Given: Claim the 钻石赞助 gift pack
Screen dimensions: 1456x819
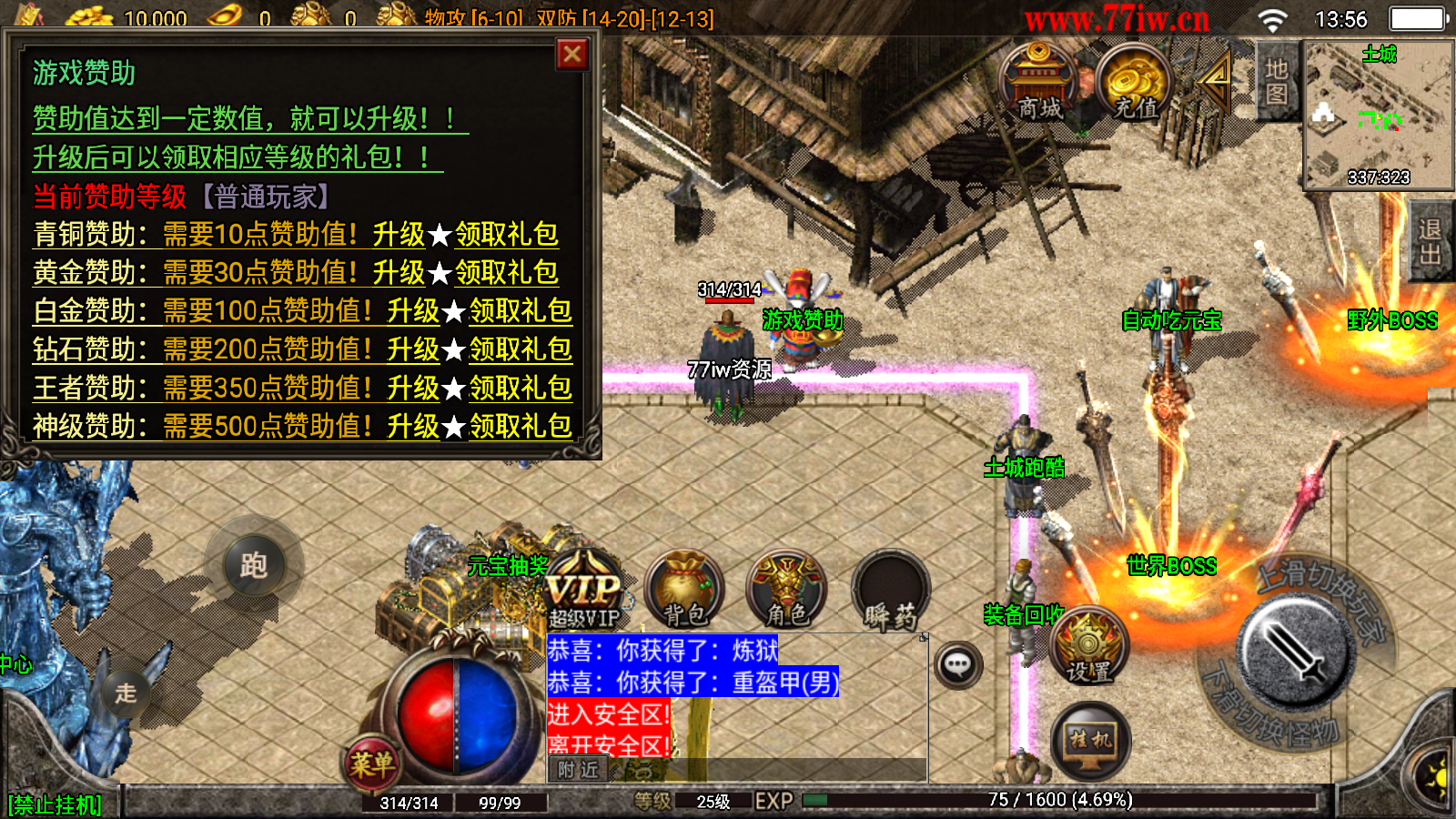Looking at the screenshot, I should point(521,349).
